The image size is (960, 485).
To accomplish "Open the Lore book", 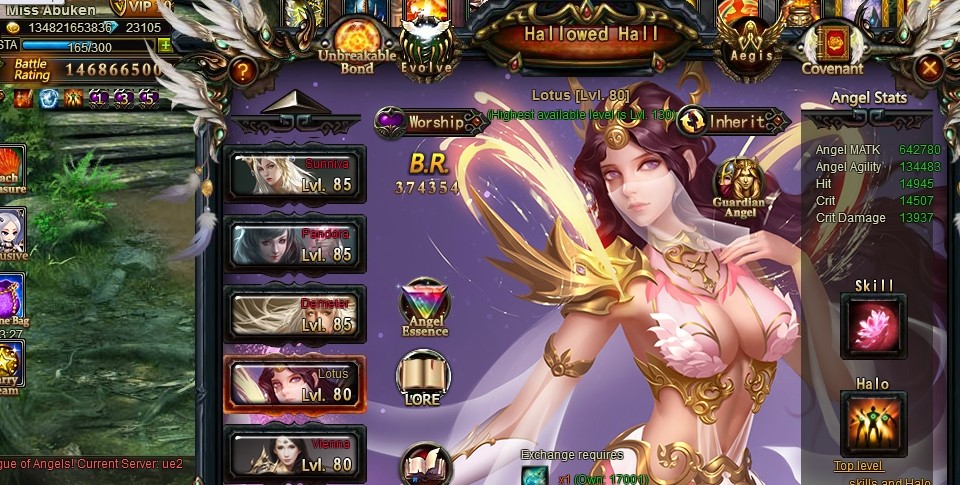I will coord(424,378).
